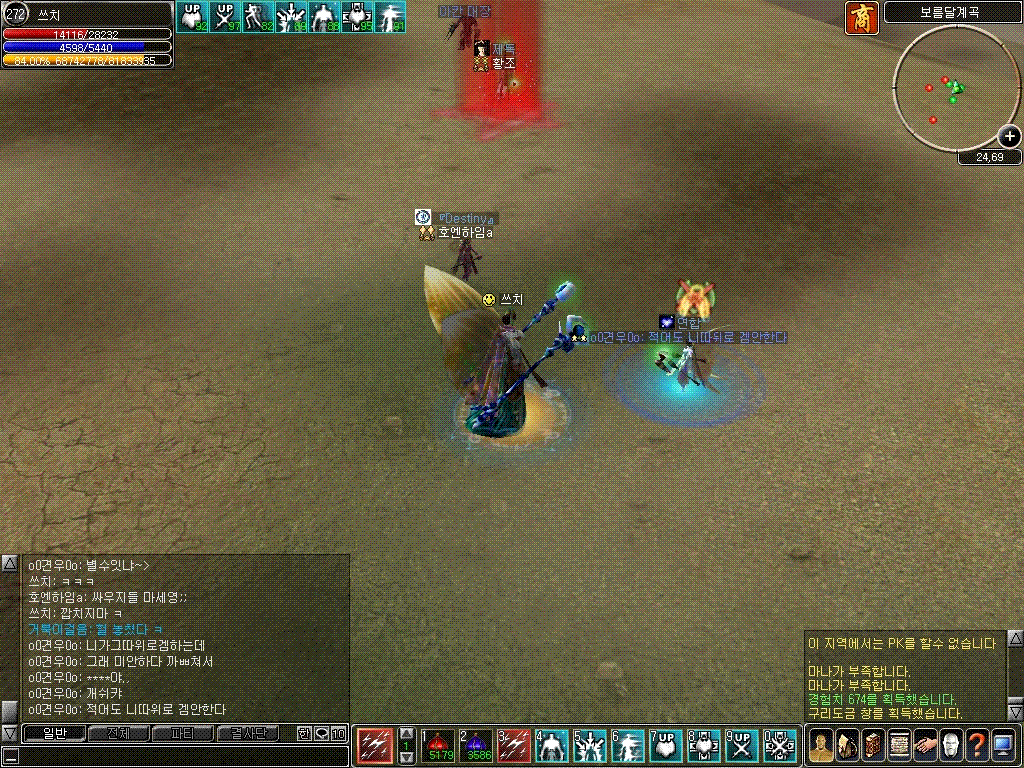Open the handshake trade menu icon
1024x768 pixels.
[x=925, y=745]
